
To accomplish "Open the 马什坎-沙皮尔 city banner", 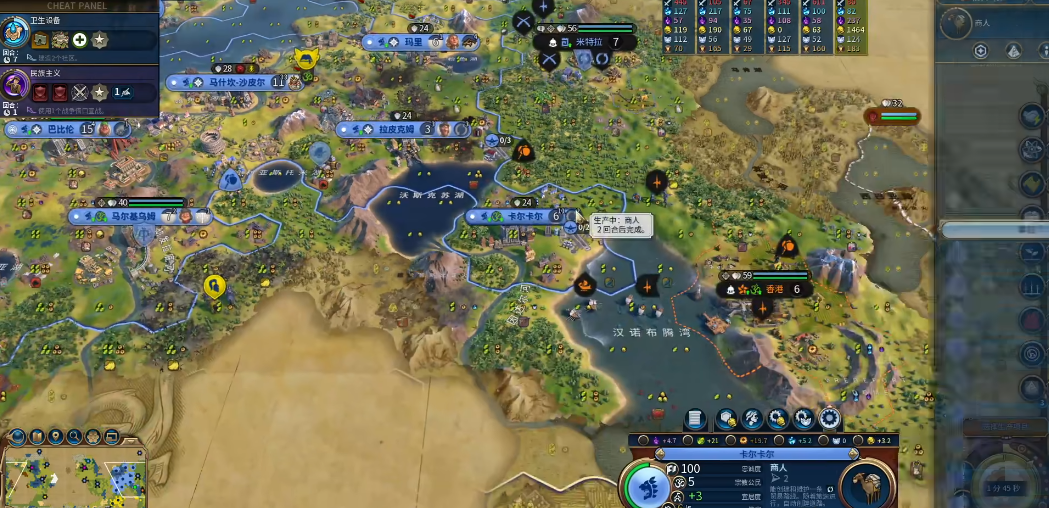I will tap(232, 82).
